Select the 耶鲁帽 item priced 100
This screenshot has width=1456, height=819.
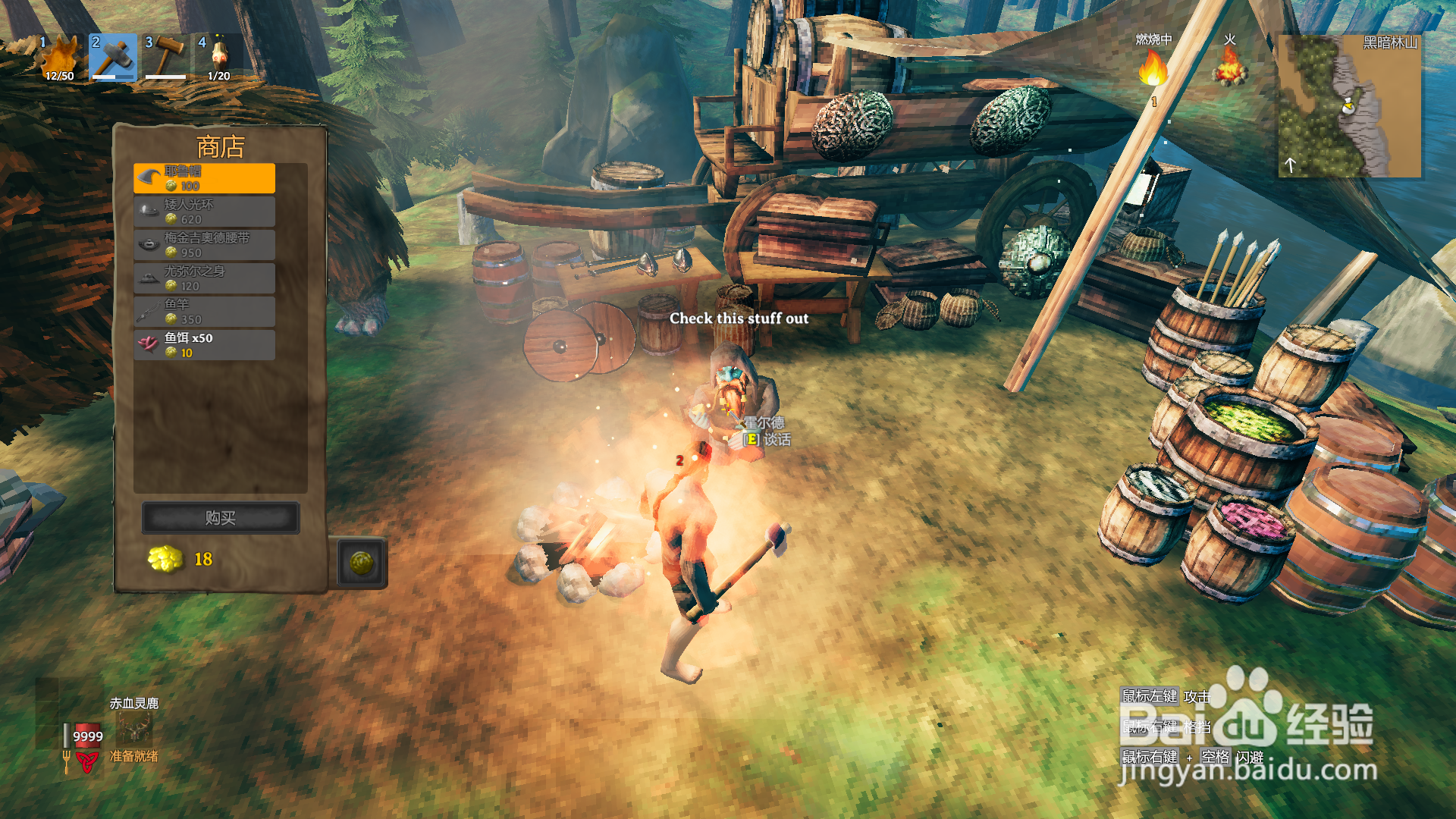point(204,178)
